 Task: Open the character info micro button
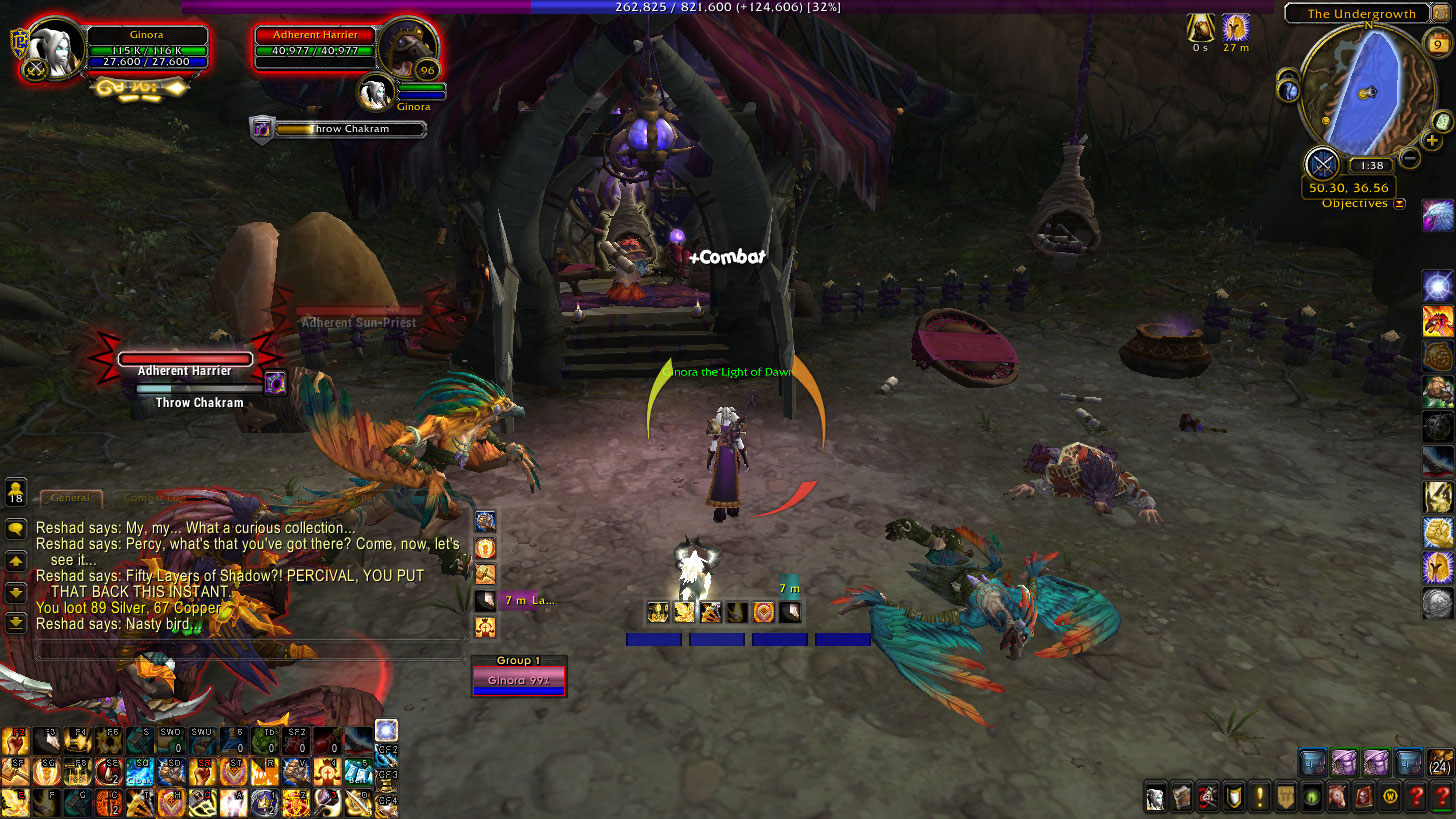pyautogui.click(x=1155, y=797)
